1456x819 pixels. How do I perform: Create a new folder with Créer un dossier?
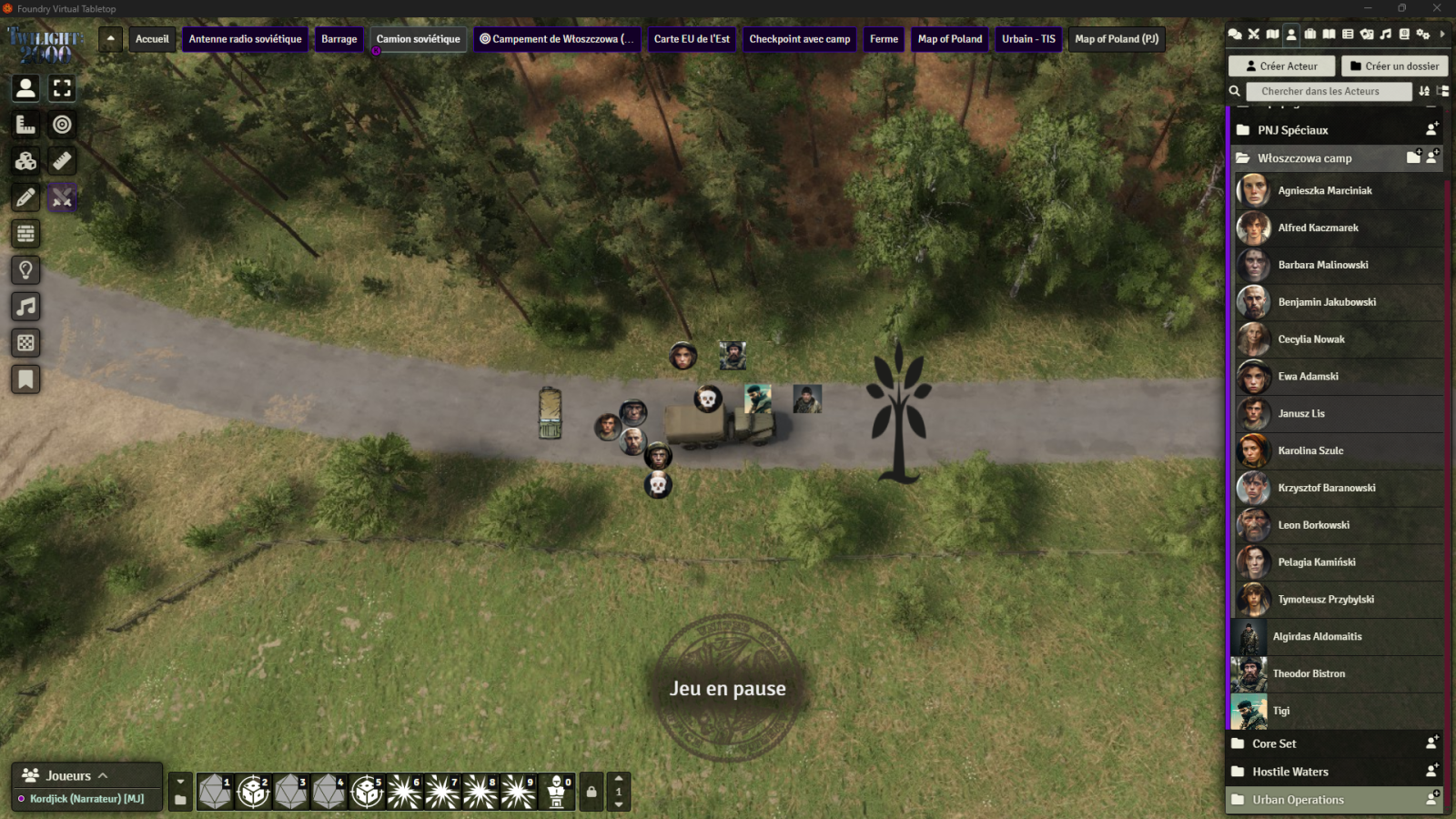[1394, 66]
